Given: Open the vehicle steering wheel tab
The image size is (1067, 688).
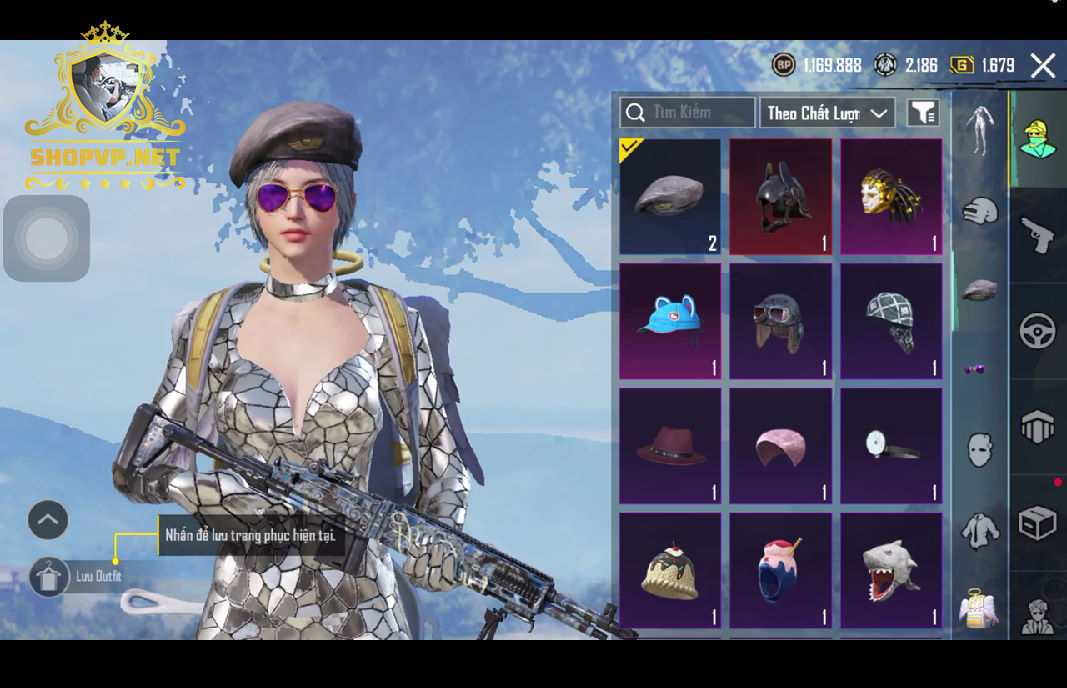Looking at the screenshot, I should click(x=1038, y=331).
